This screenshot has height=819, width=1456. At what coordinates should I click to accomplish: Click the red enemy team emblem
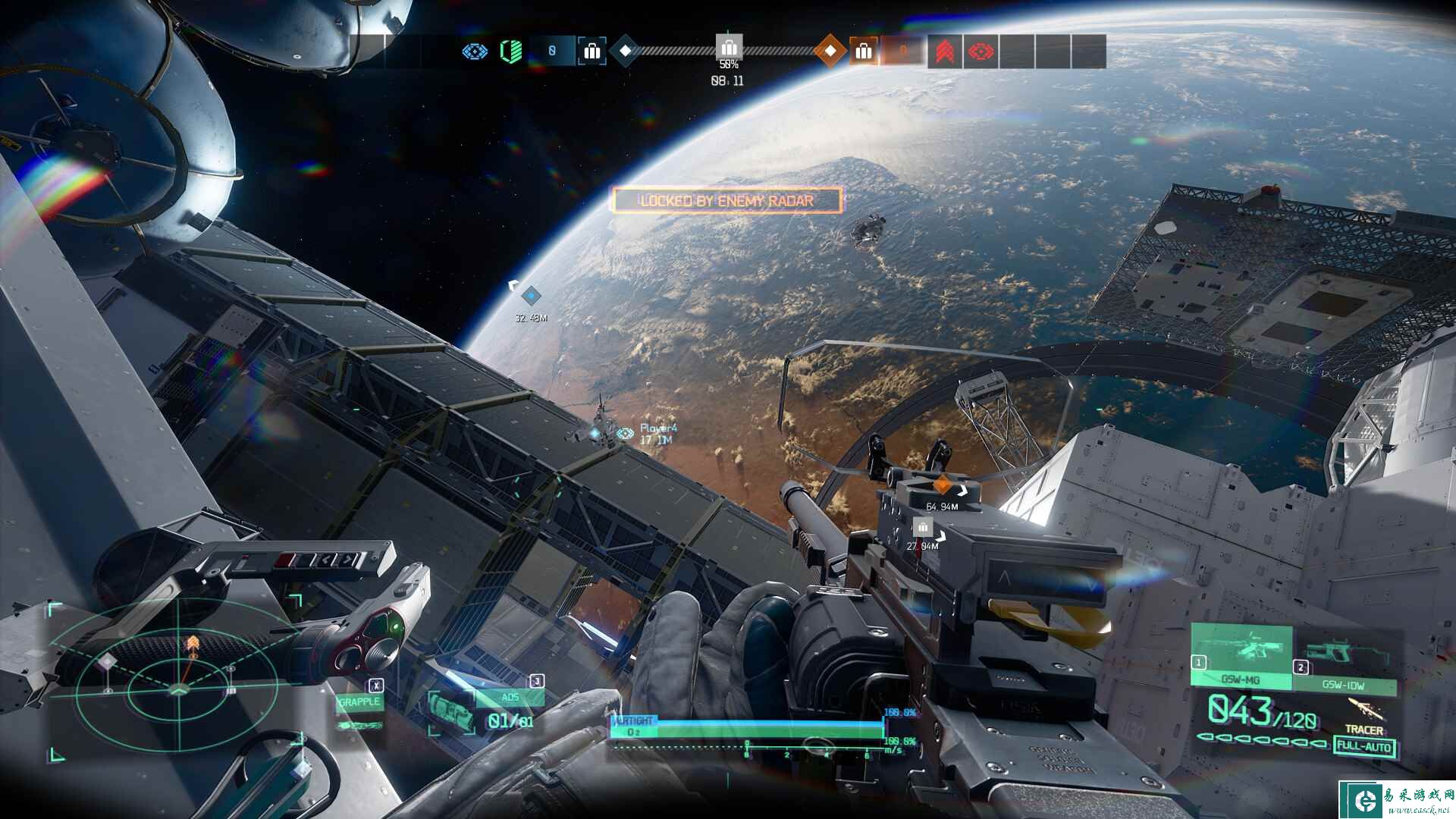[981, 52]
